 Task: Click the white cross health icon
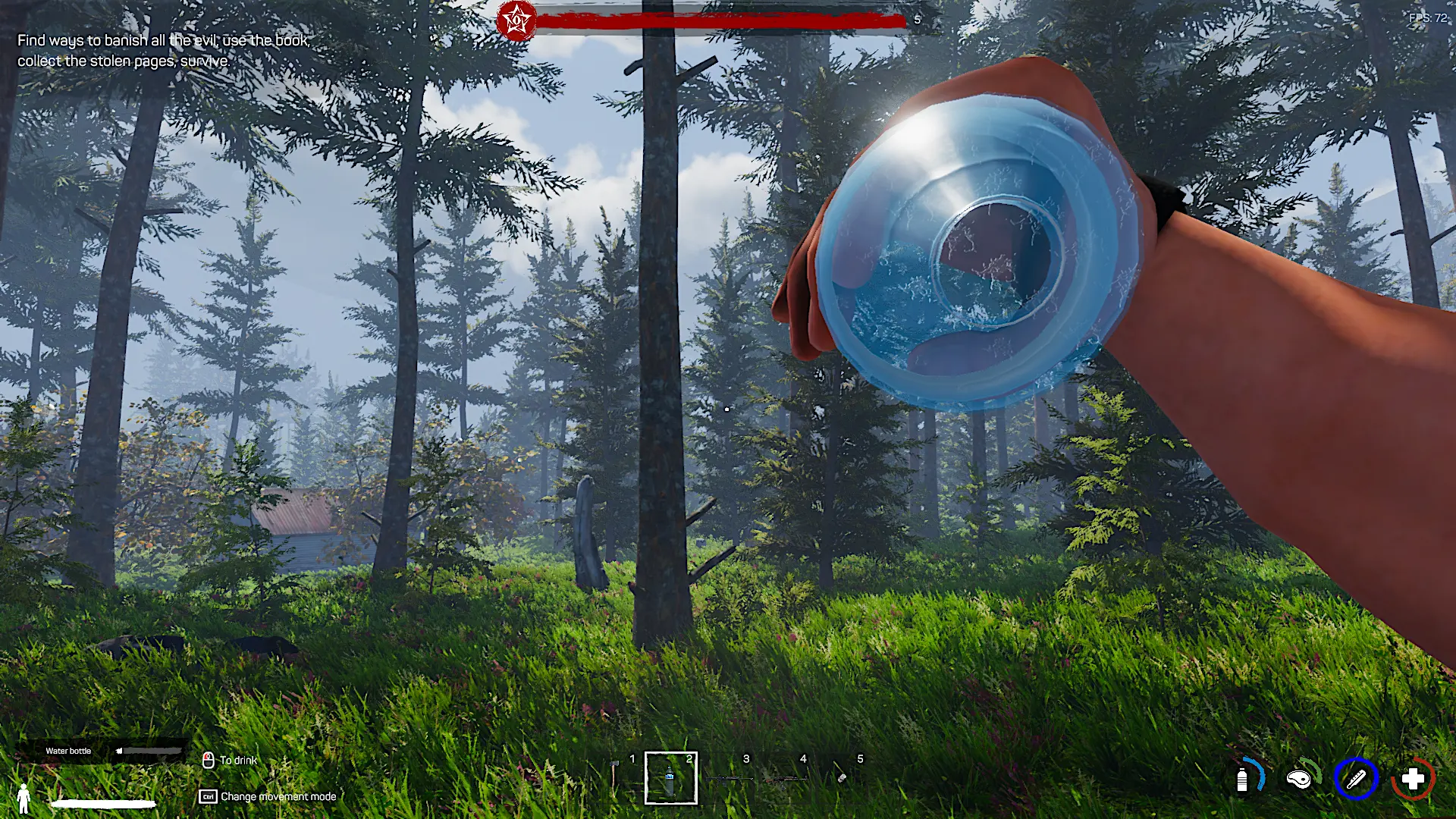pyautogui.click(x=1412, y=779)
